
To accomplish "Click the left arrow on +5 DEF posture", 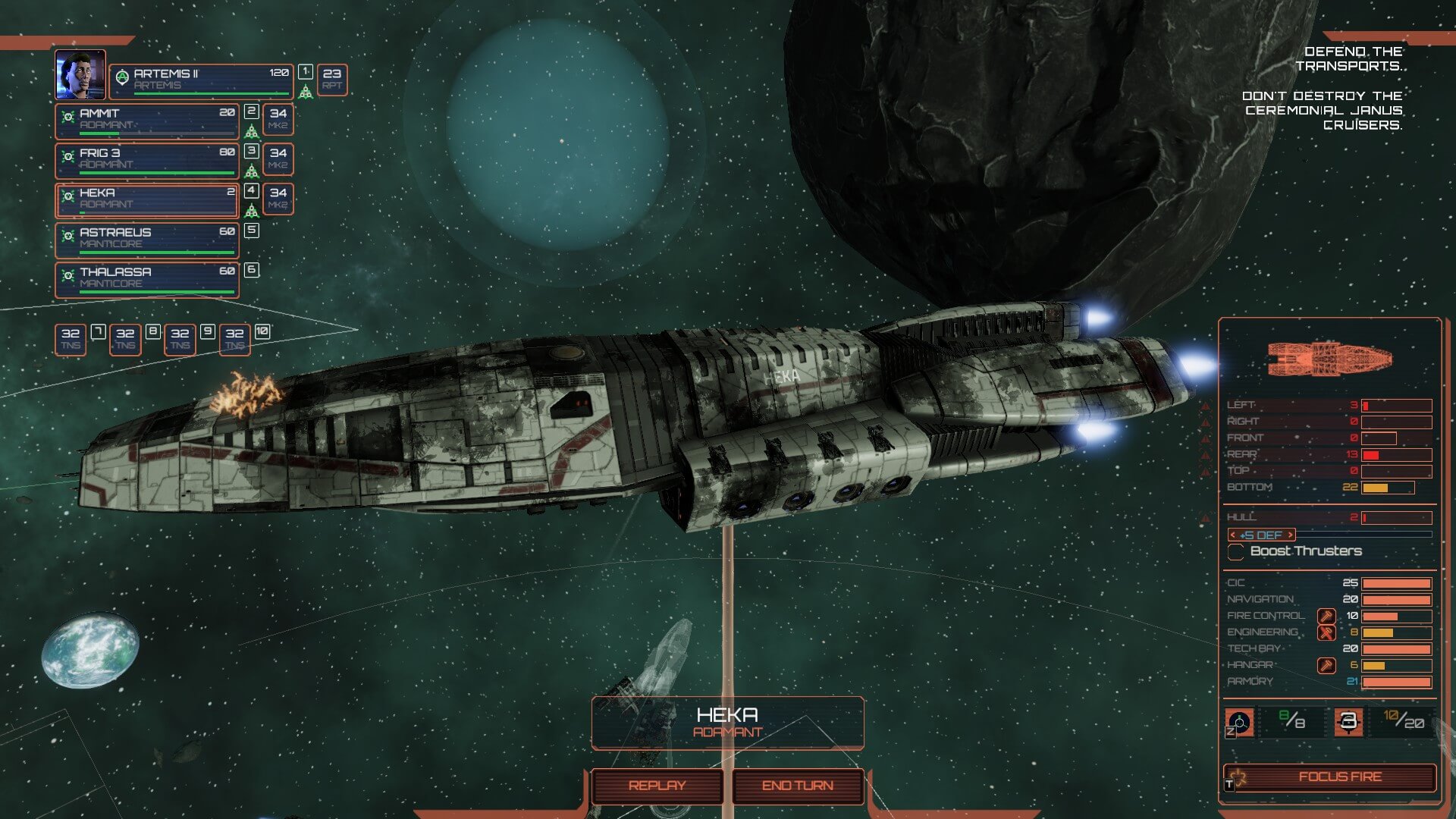I will (x=1233, y=535).
